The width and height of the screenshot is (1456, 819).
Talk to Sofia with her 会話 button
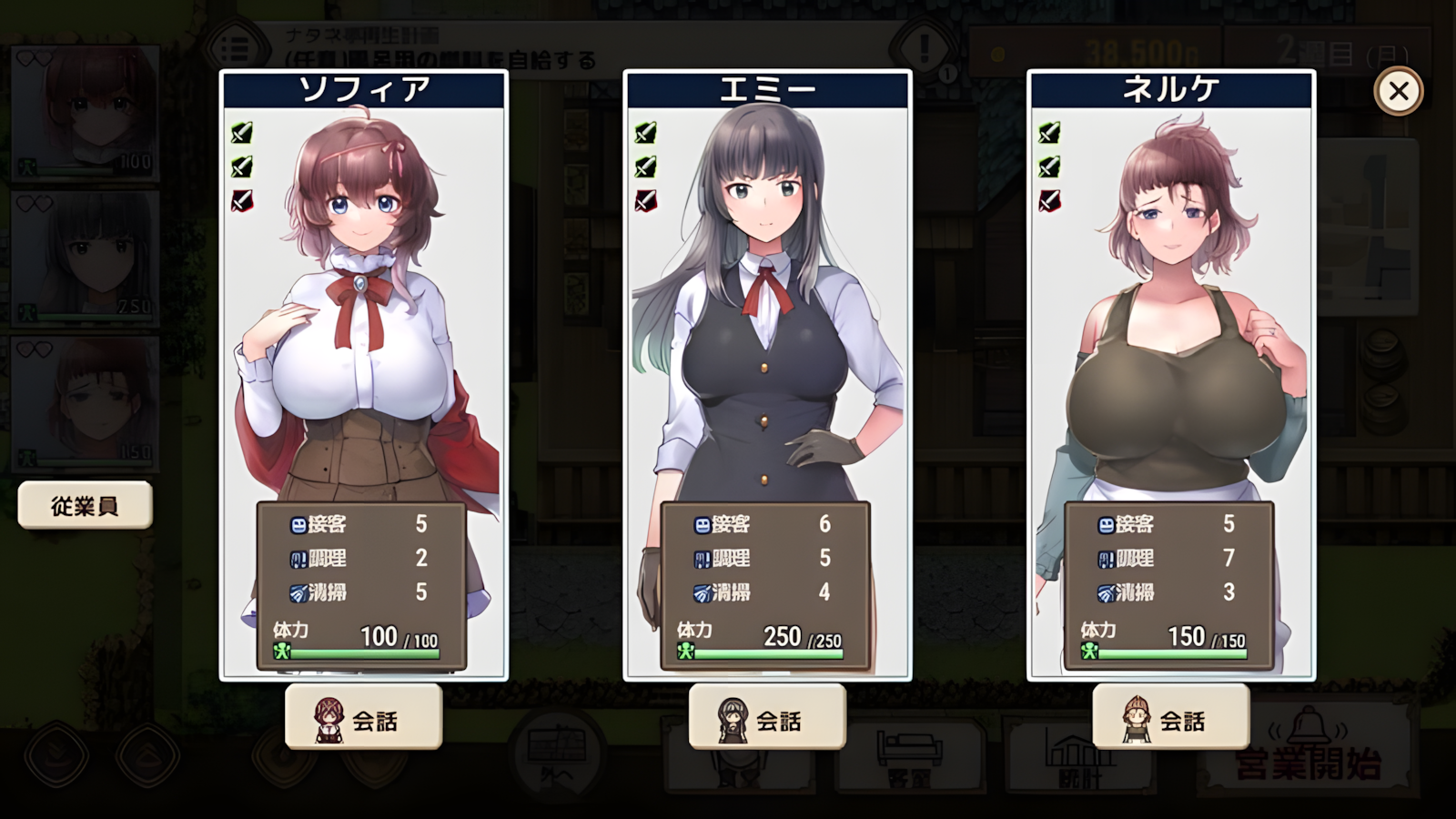pos(364,718)
